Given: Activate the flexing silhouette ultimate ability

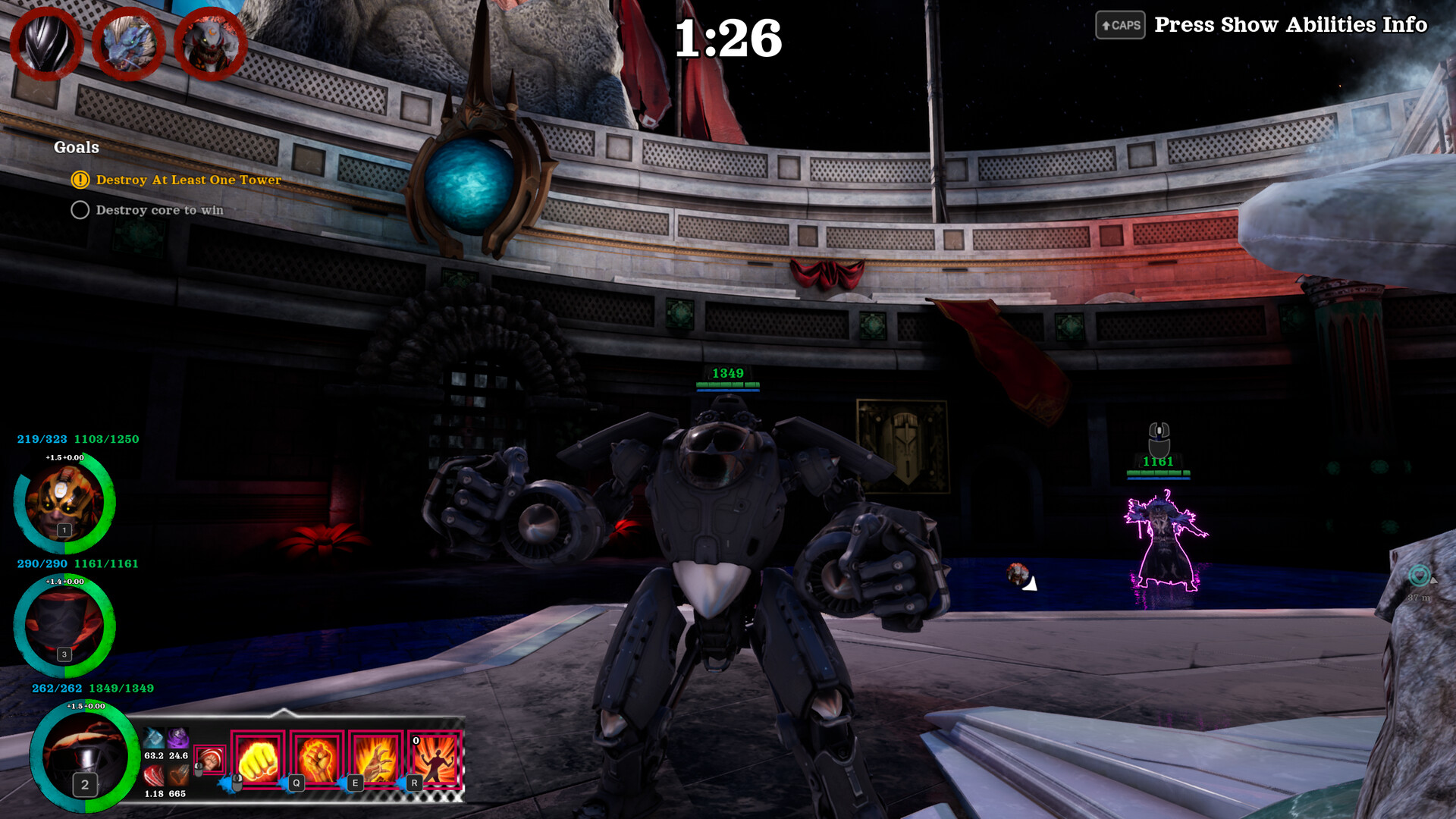Looking at the screenshot, I should click(x=435, y=759).
